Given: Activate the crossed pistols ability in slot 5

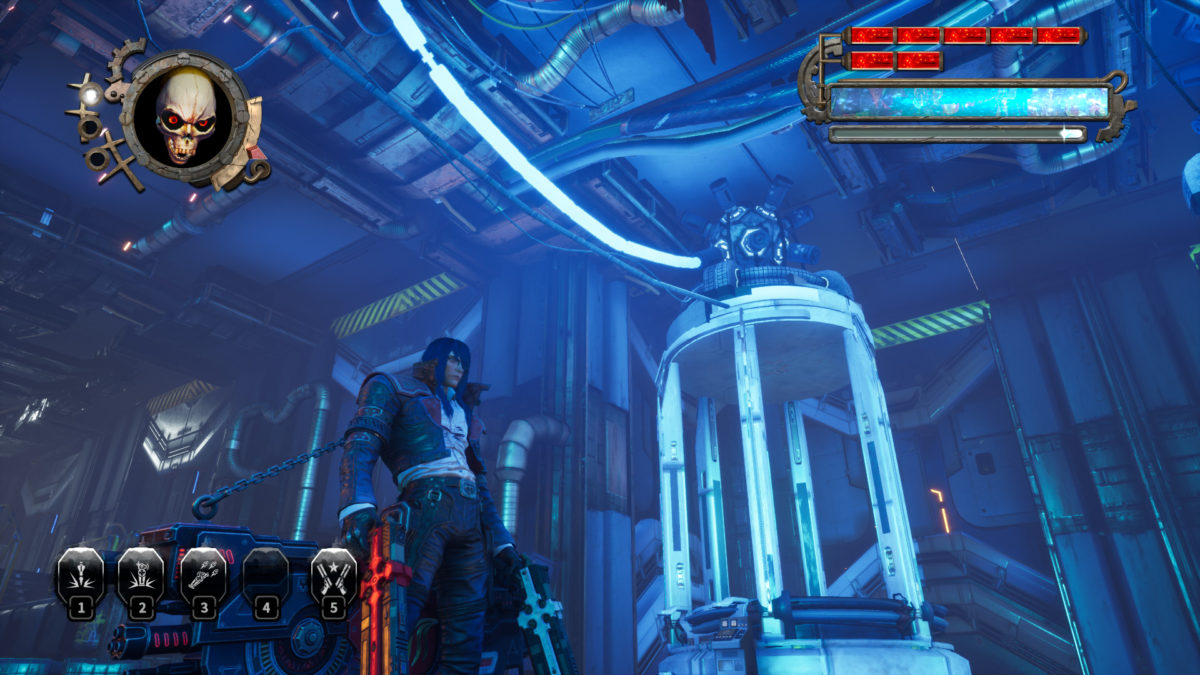Looking at the screenshot, I should [333, 577].
